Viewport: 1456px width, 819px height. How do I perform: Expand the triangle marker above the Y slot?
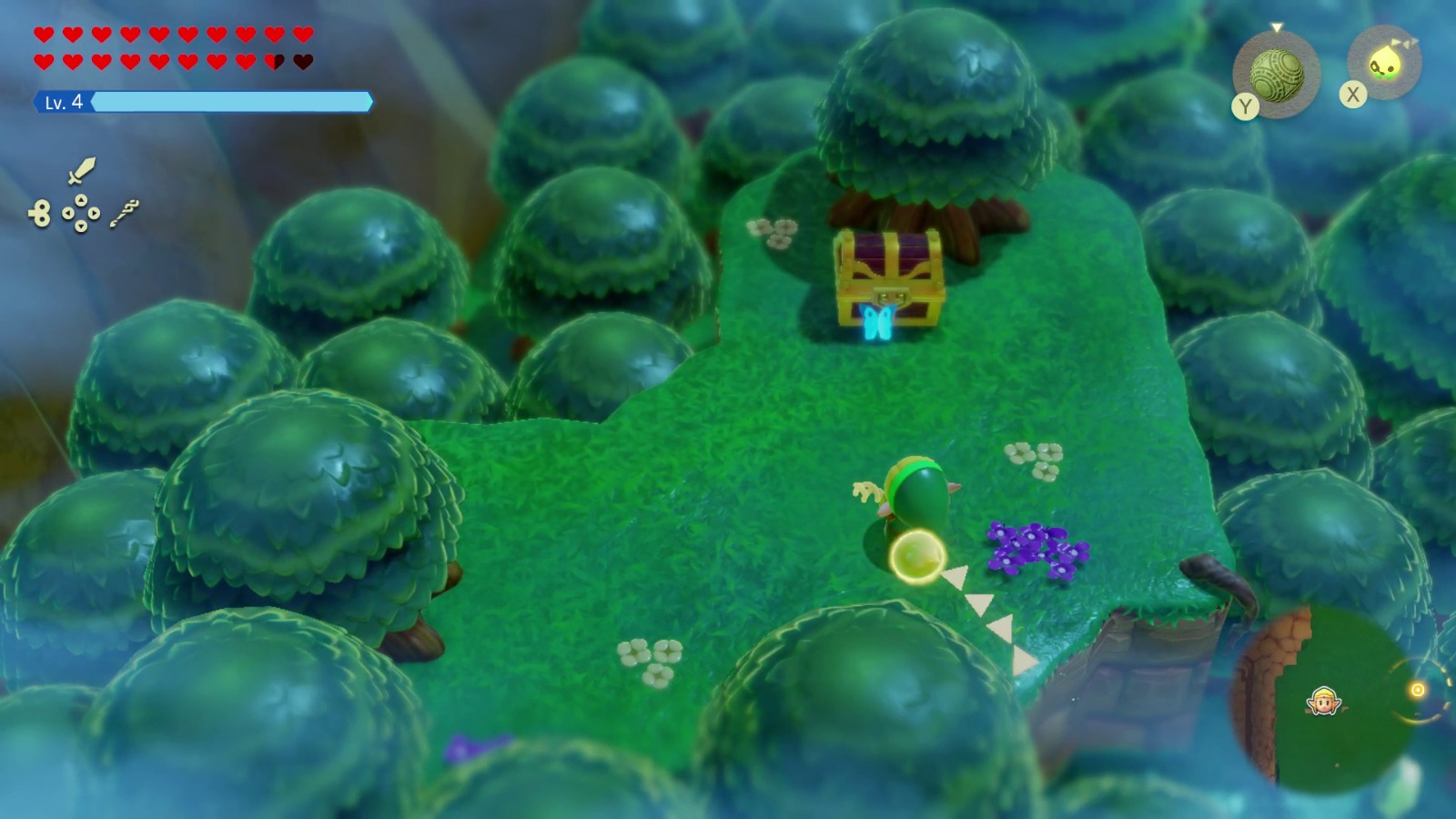tap(1276, 27)
